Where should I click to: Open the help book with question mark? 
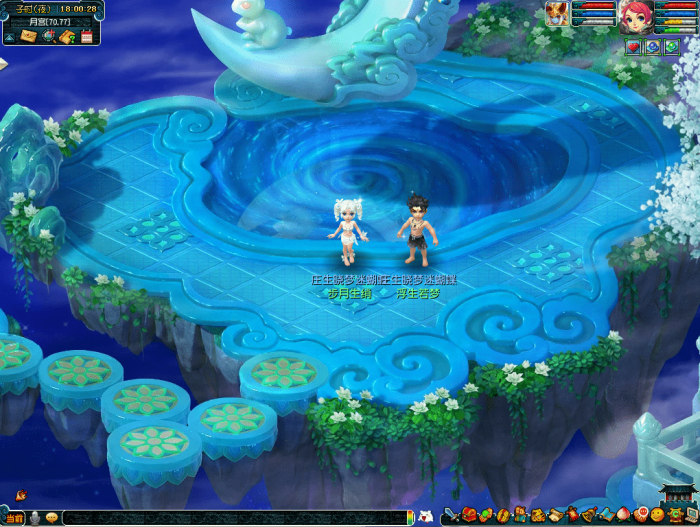[67, 37]
